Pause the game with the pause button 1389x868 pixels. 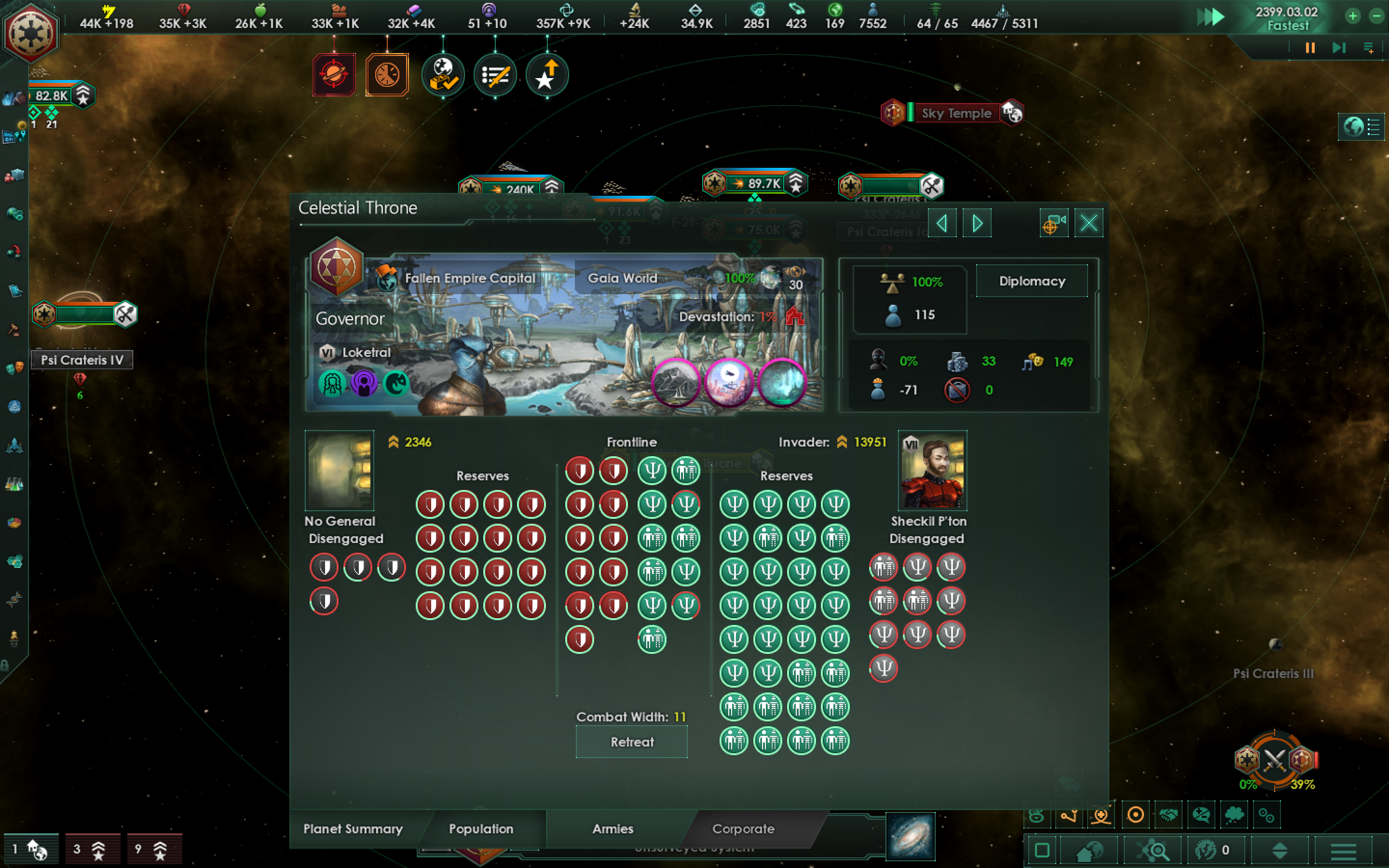(1309, 48)
